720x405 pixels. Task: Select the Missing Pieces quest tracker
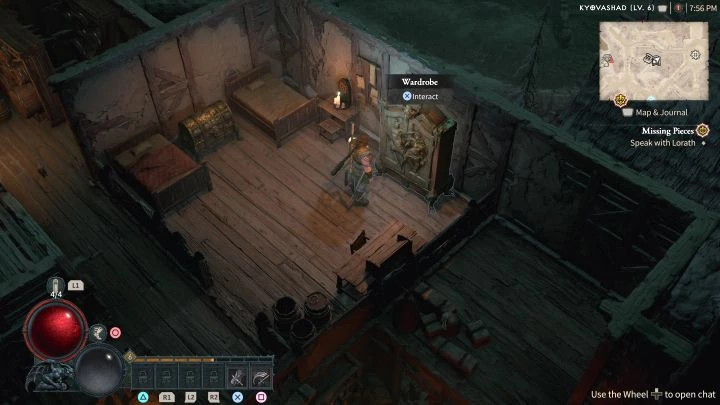(669, 130)
